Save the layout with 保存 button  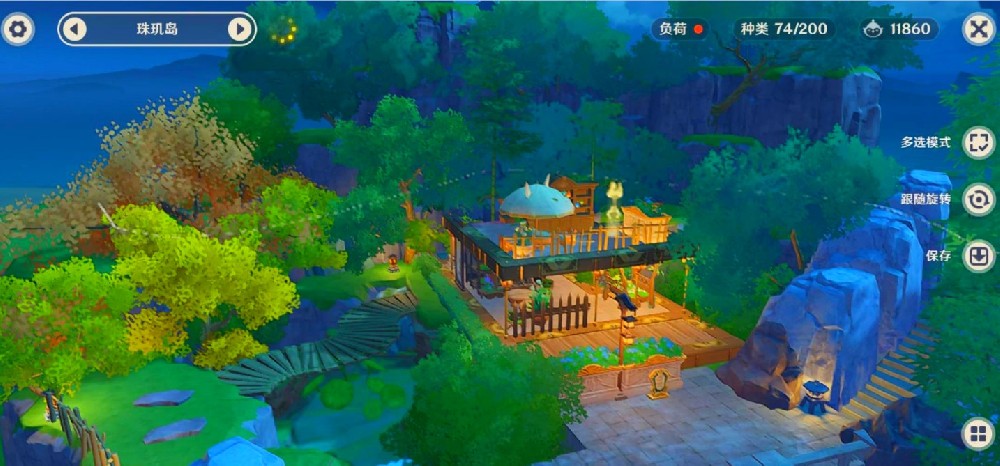pos(978,255)
